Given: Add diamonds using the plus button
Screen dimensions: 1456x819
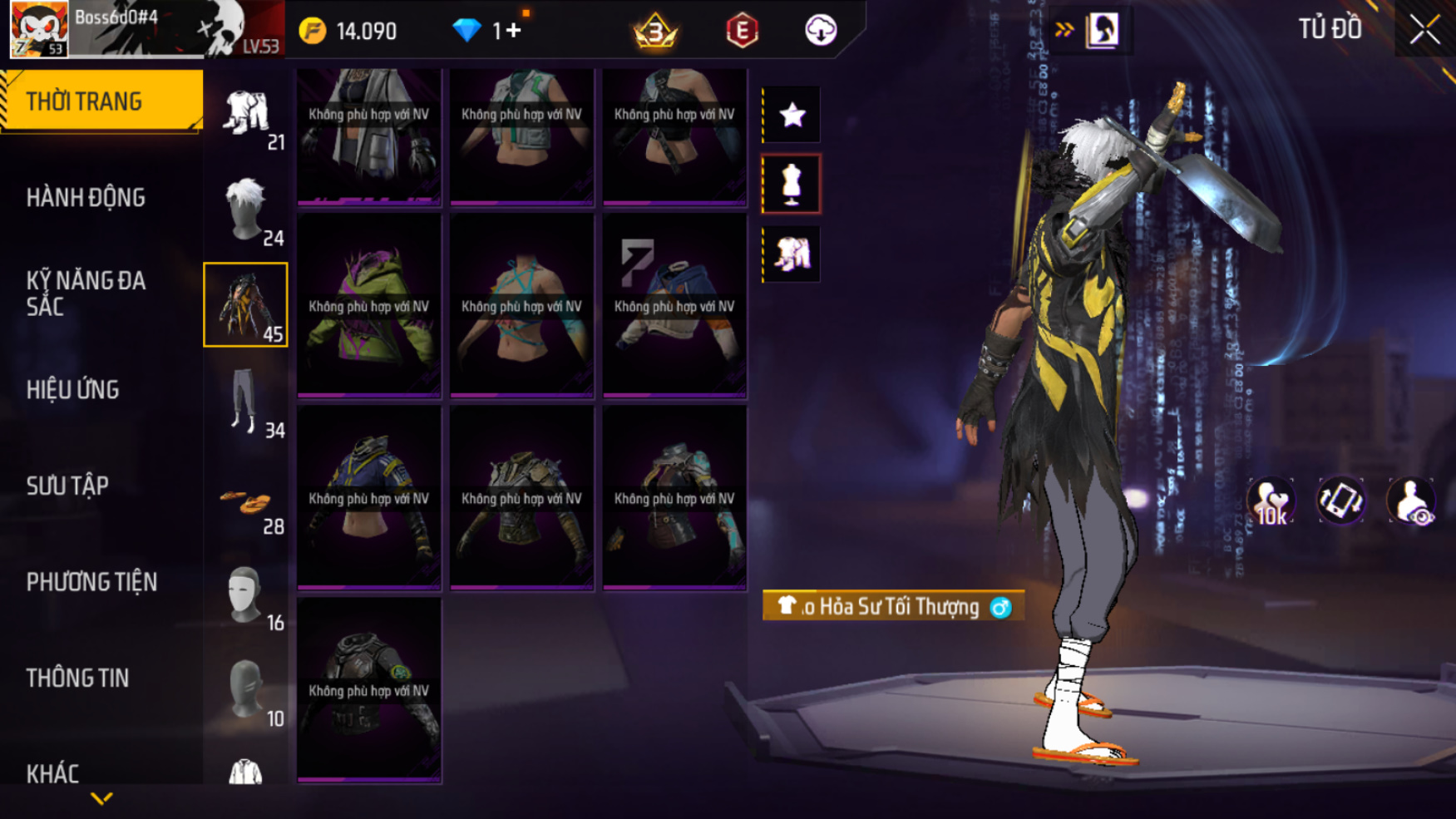Looking at the screenshot, I should [513, 31].
